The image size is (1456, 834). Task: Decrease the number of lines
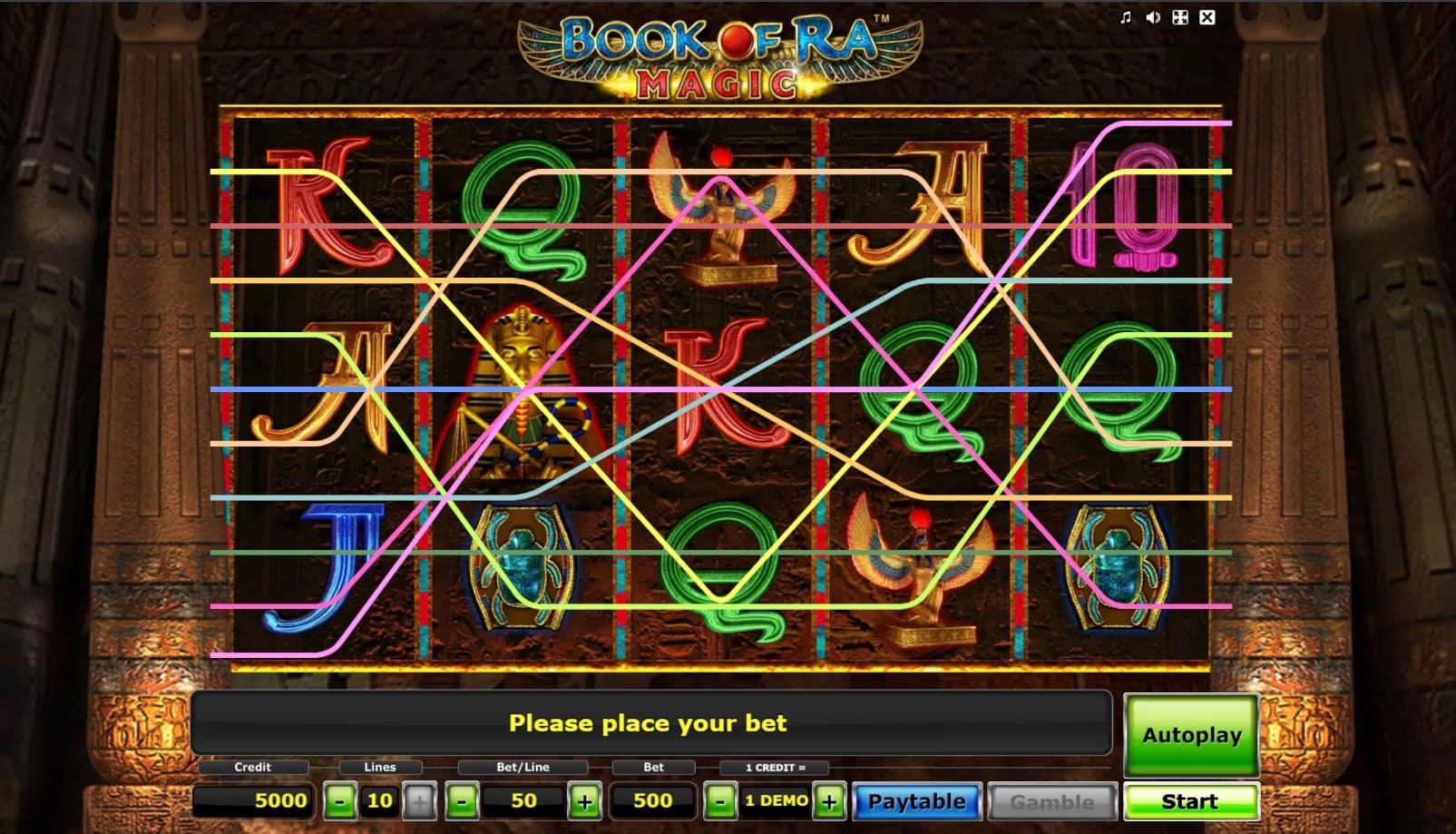point(340,800)
